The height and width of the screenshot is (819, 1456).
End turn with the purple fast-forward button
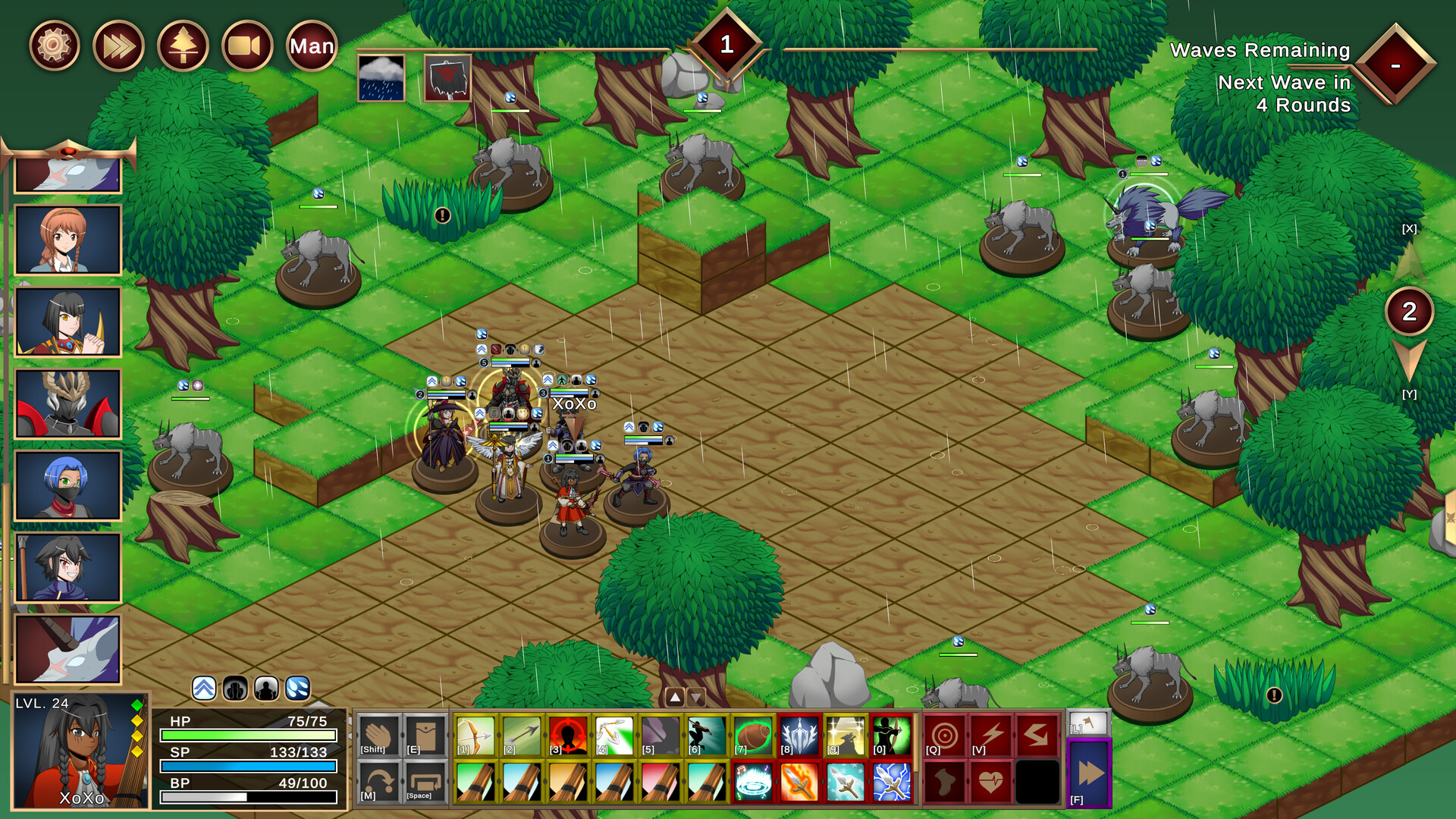[x=1089, y=774]
